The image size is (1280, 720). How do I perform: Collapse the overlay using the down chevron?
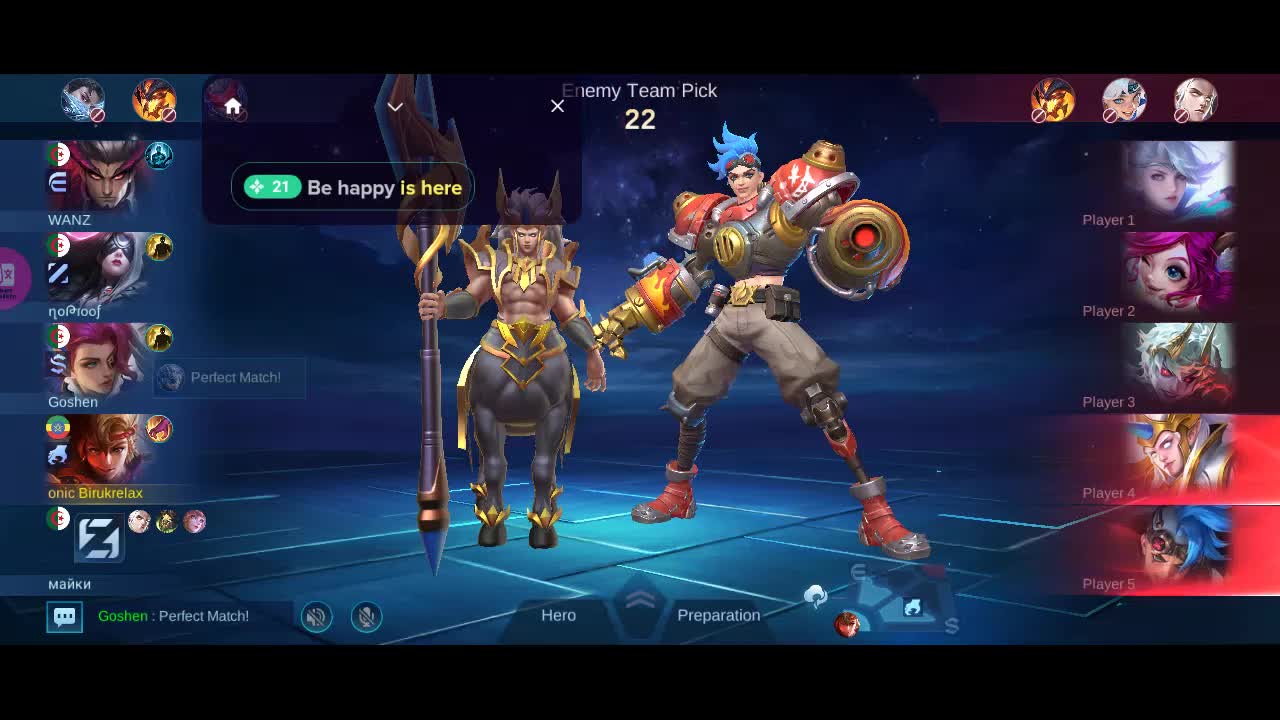point(395,107)
